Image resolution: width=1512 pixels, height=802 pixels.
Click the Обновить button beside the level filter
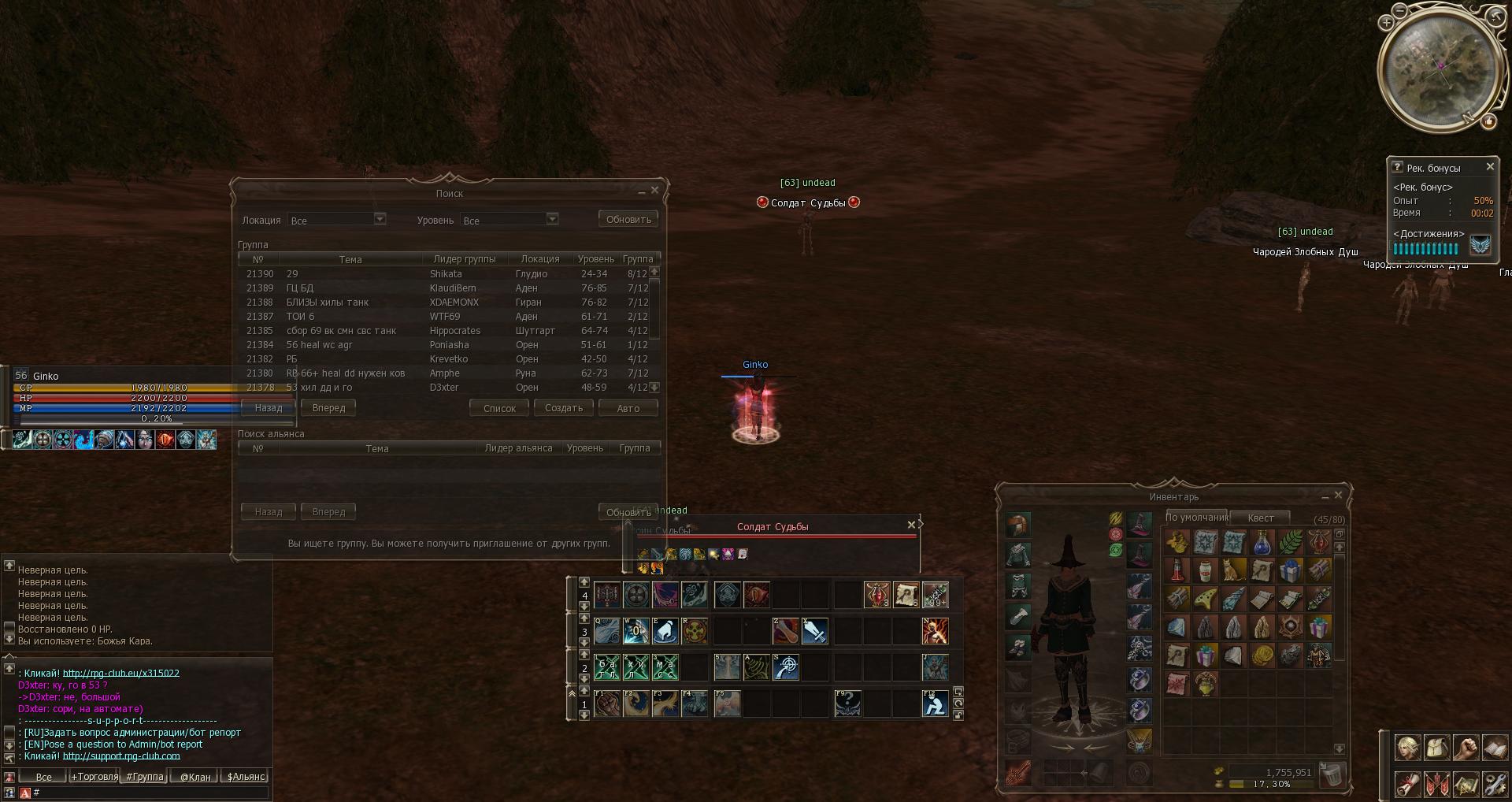(628, 219)
